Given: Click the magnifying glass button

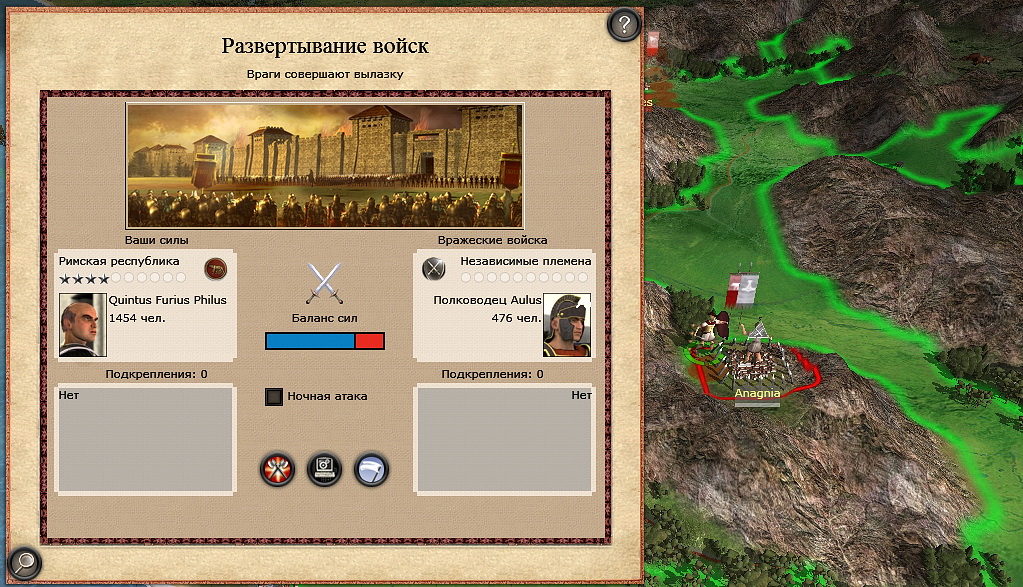Looking at the screenshot, I should click(x=23, y=562).
